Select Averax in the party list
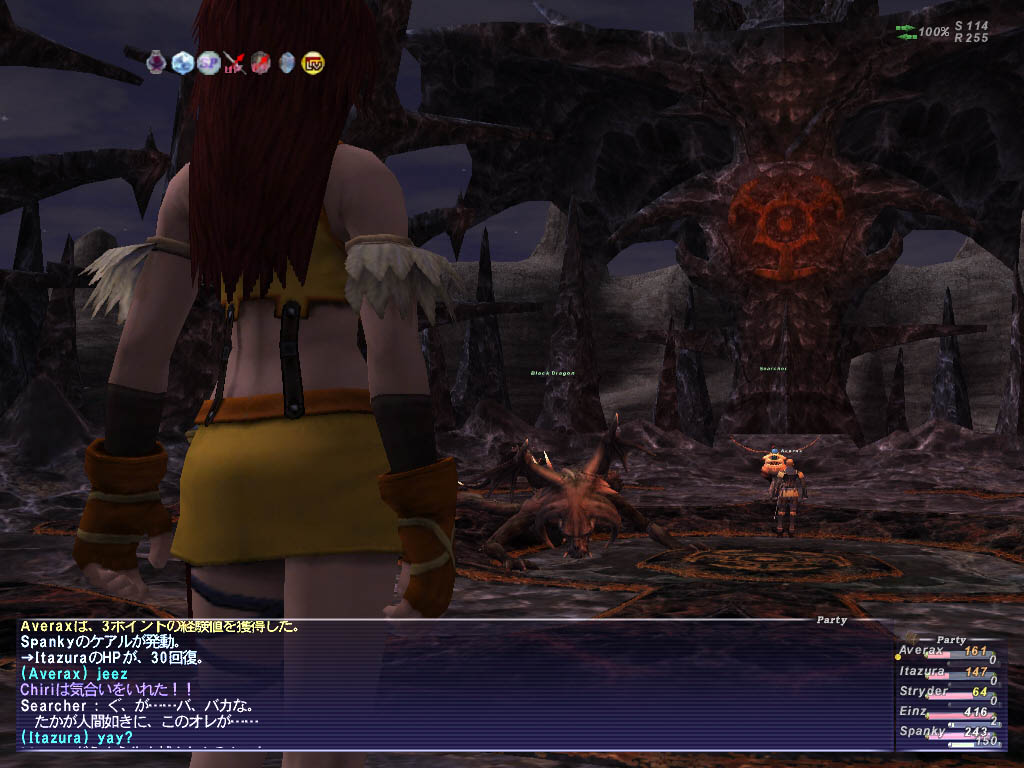This screenshot has height=768, width=1024. pyautogui.click(x=920, y=651)
